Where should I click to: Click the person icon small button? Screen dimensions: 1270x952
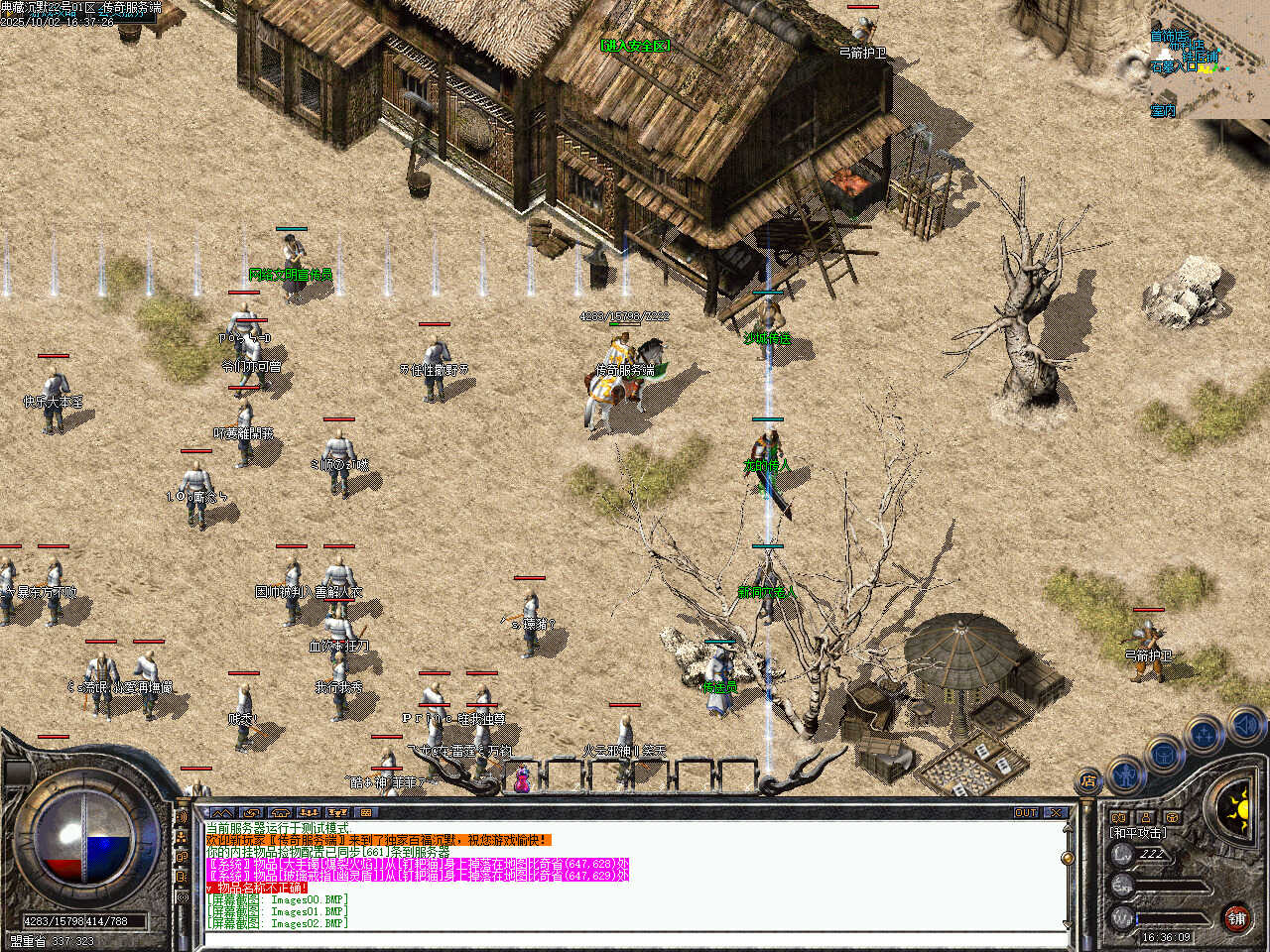(x=1146, y=818)
